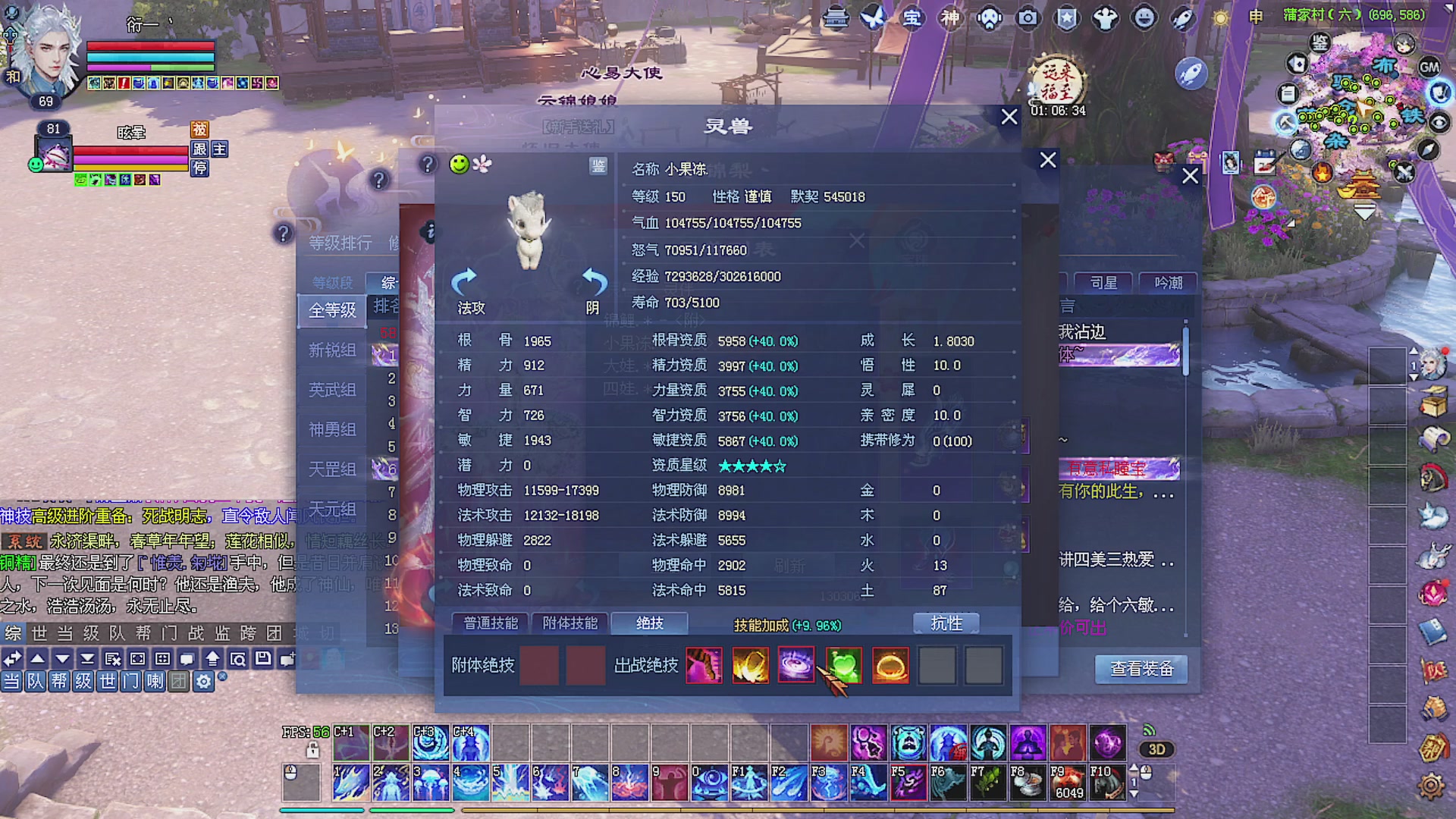1456x819 pixels.
Task: 点击顶部的「神」图标
Action: click(952, 17)
